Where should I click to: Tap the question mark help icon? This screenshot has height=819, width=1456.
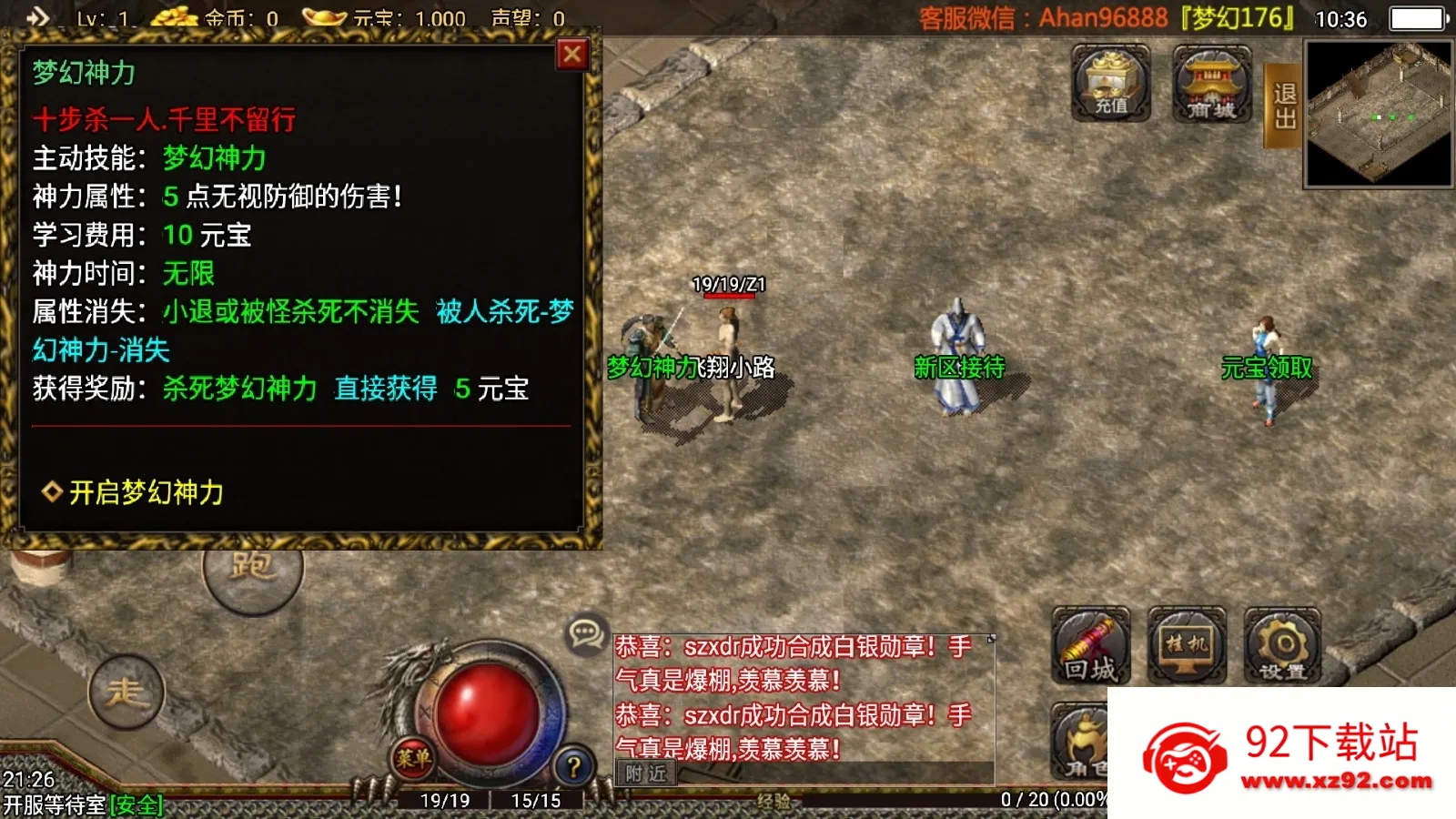573,763
